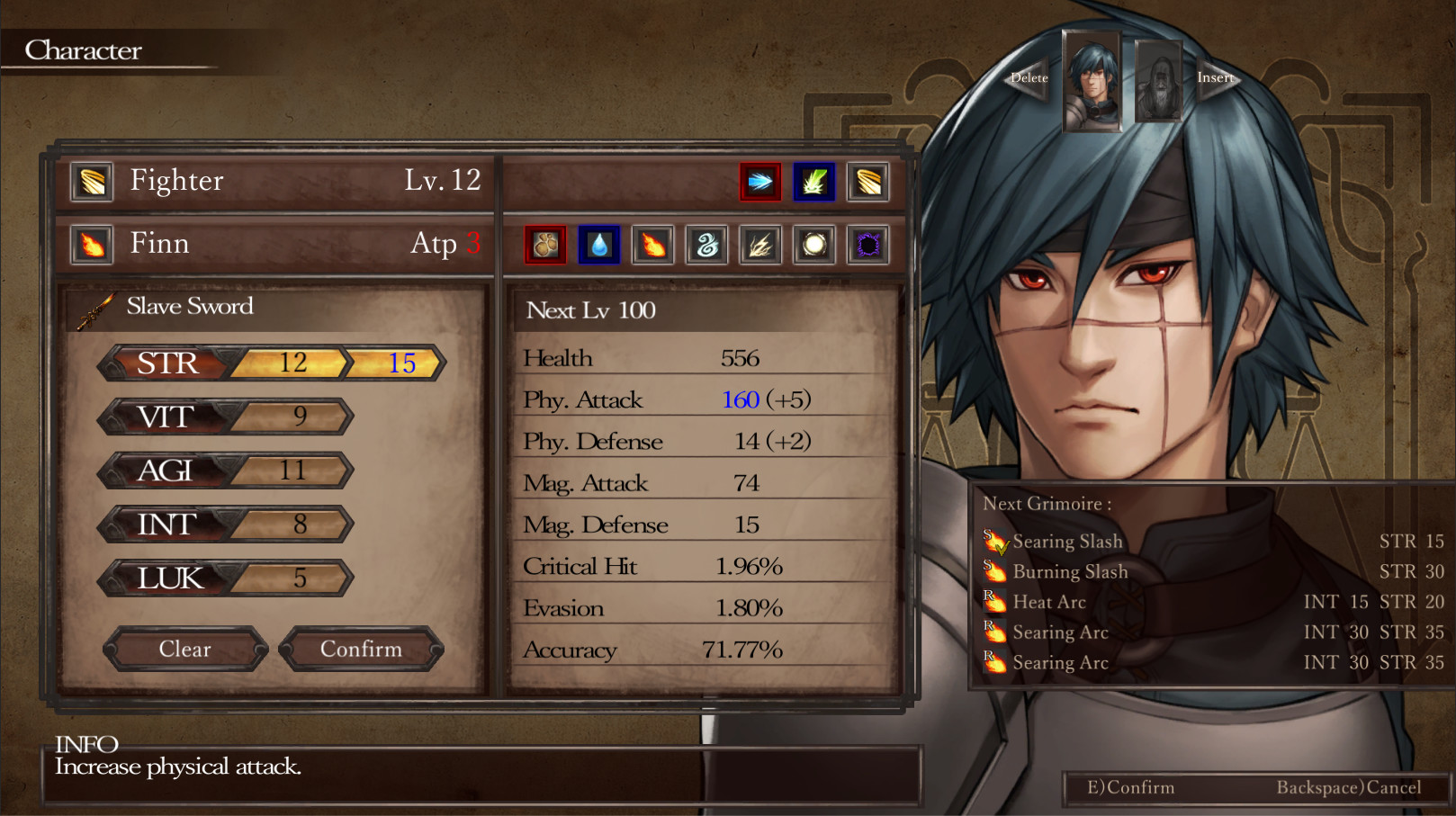Select Burning Slash in the grimoire list
This screenshot has height=816, width=1456.
[x=1069, y=572]
